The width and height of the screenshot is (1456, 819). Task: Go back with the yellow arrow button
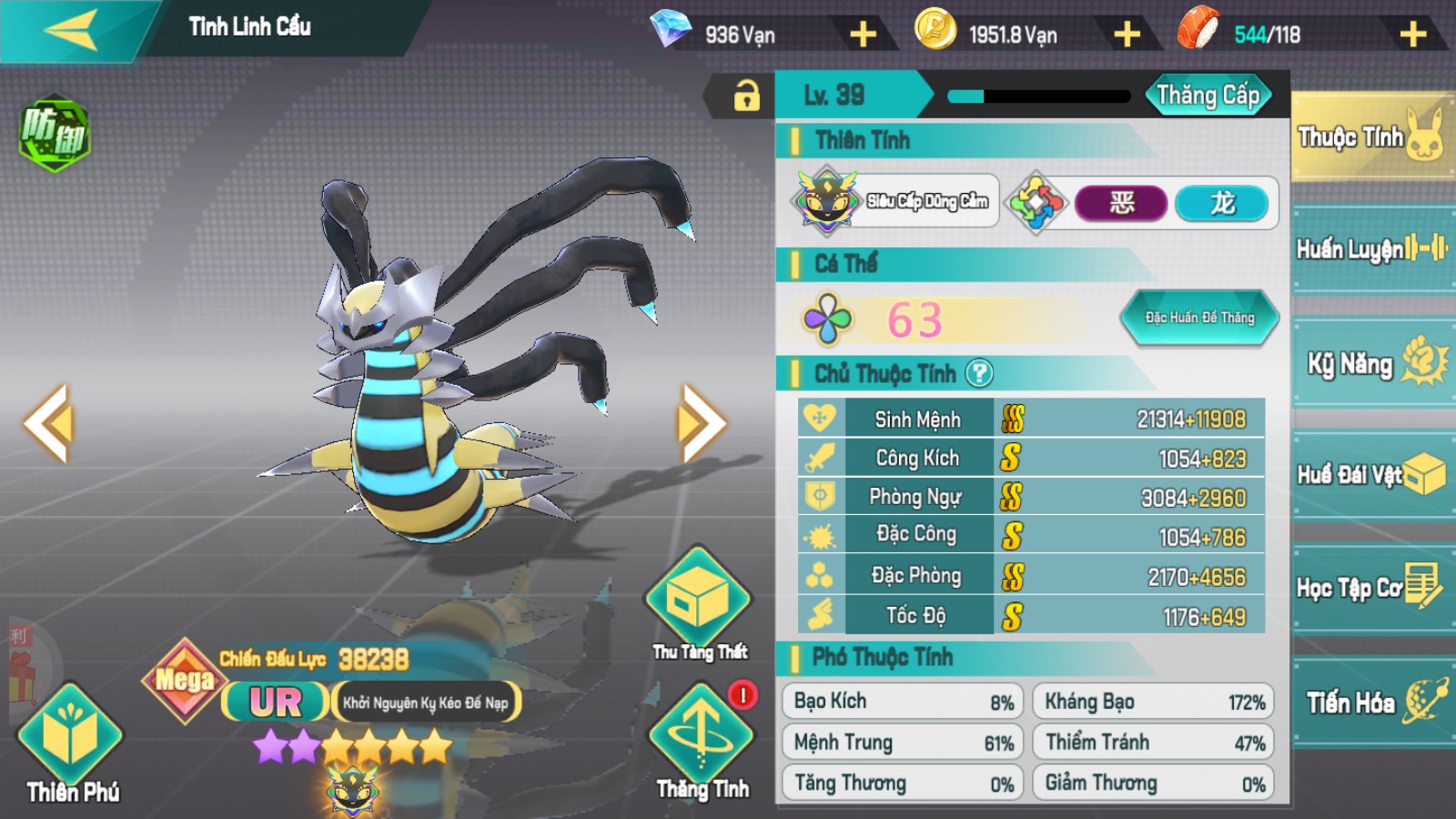click(71, 31)
